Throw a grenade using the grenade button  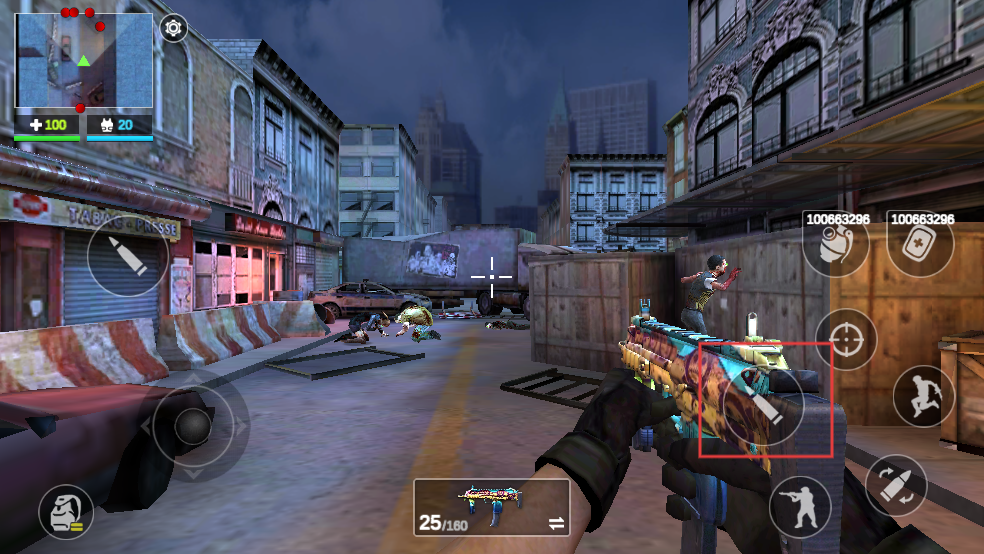pos(834,246)
